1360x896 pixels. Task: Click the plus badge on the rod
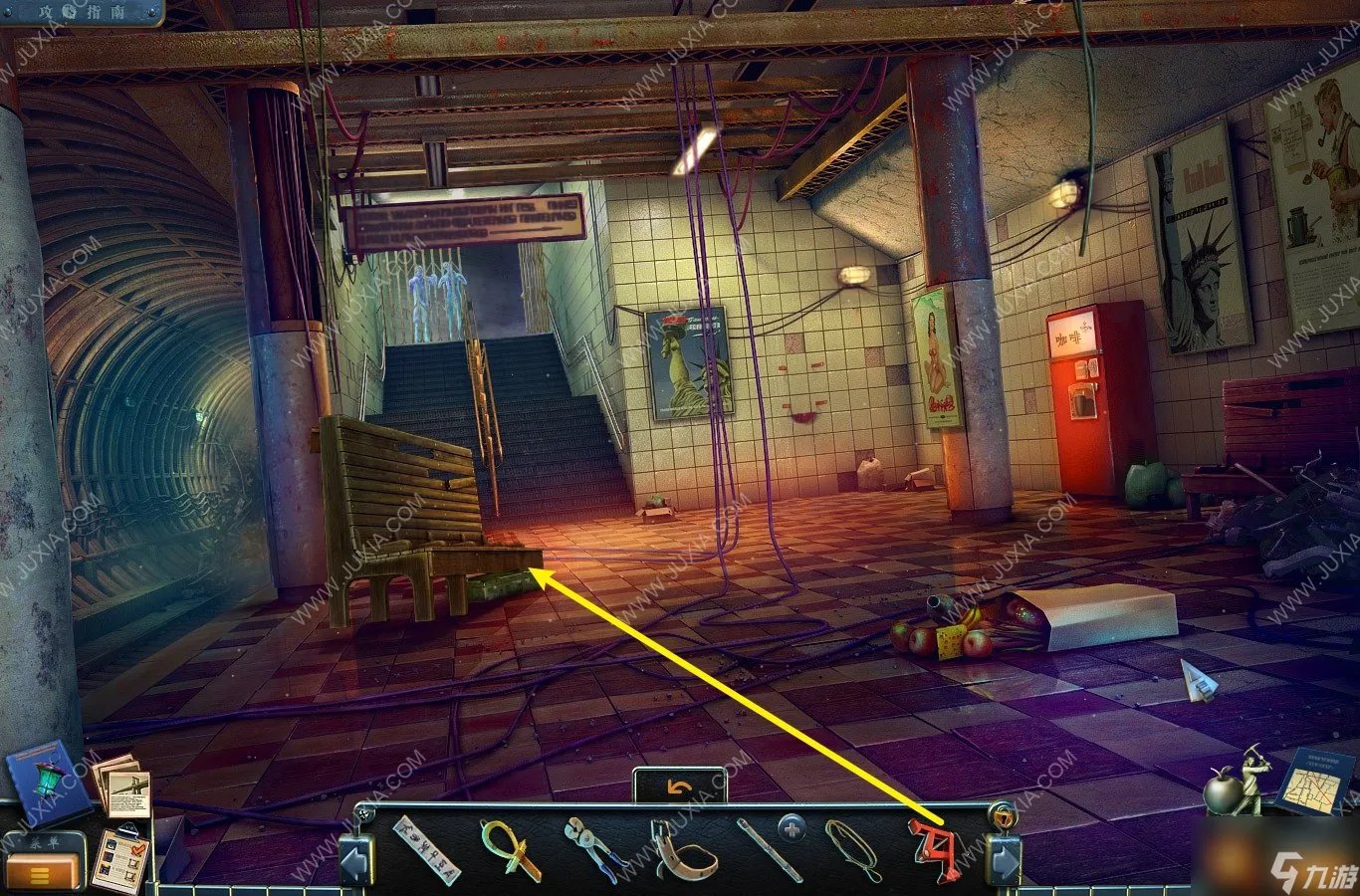point(792,827)
